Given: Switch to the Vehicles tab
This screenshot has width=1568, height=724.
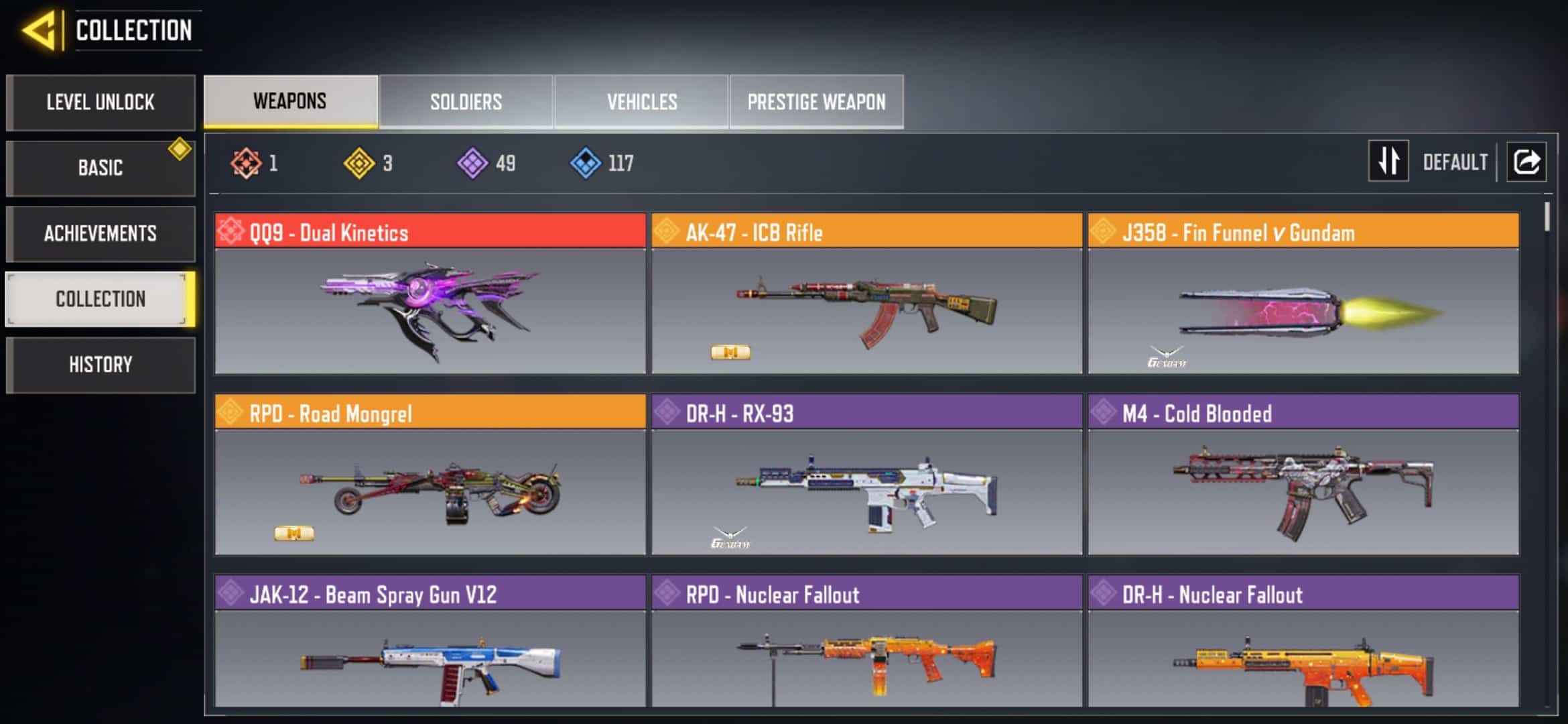Looking at the screenshot, I should click(x=642, y=102).
